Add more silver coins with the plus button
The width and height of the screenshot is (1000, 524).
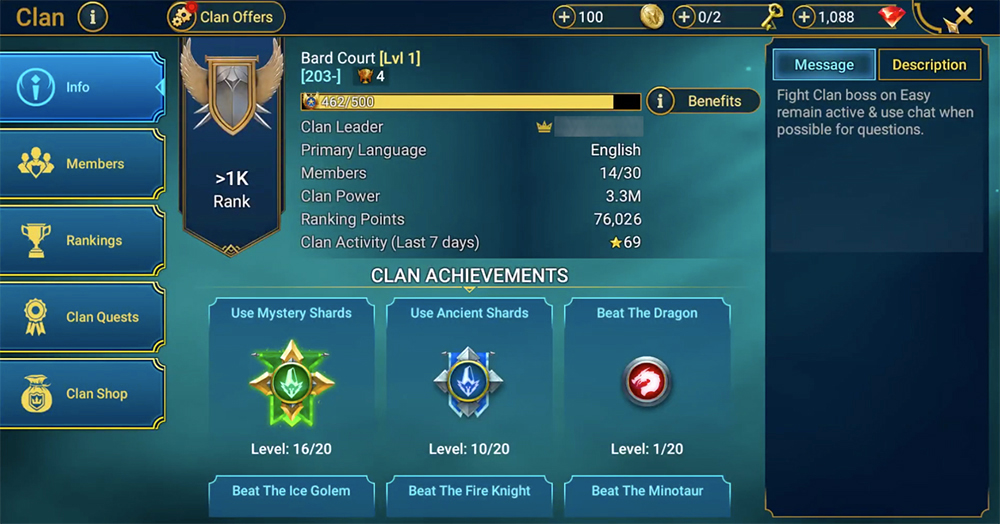[565, 17]
